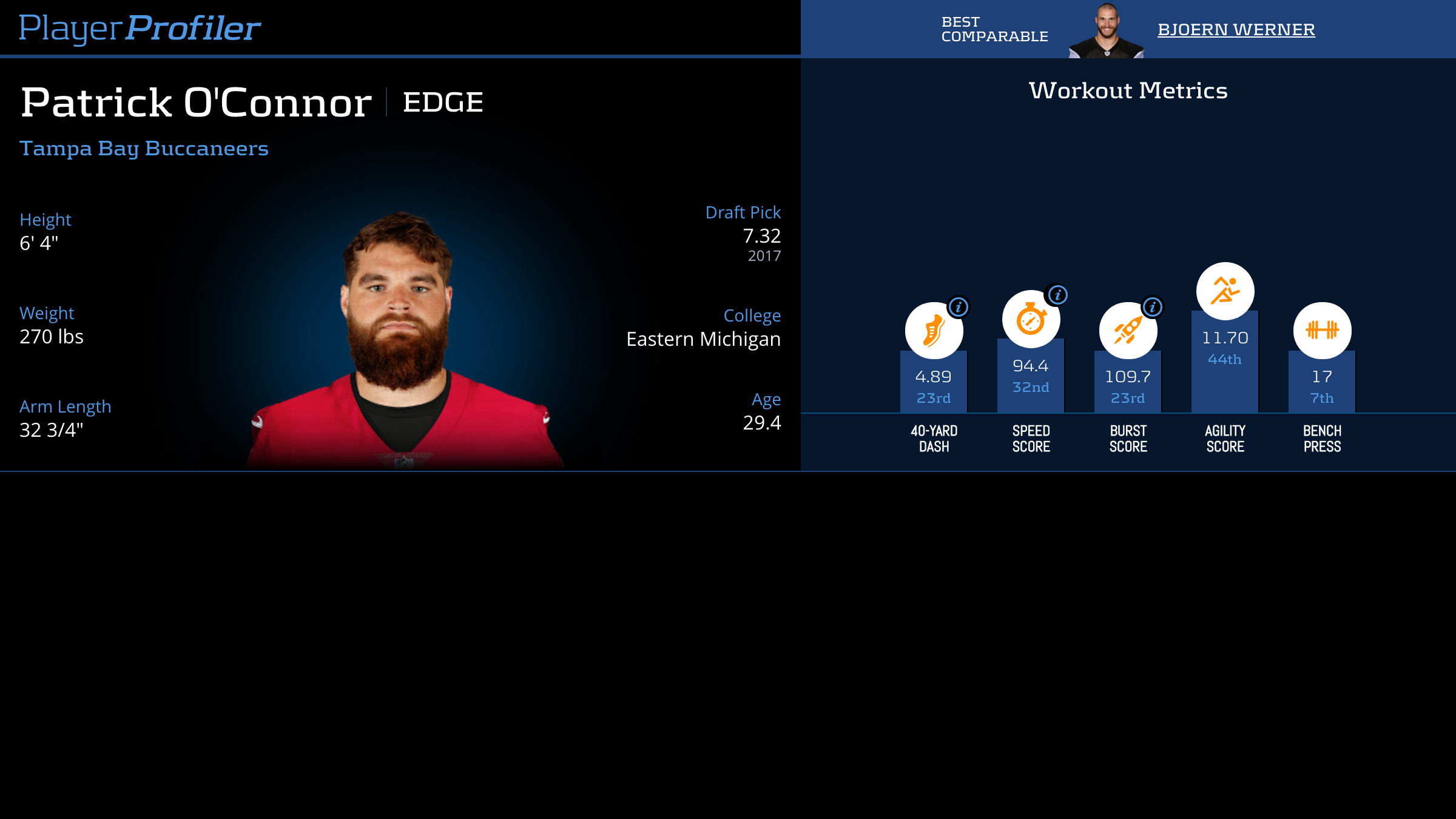Open the PlayerProfiler home logo

click(140, 28)
